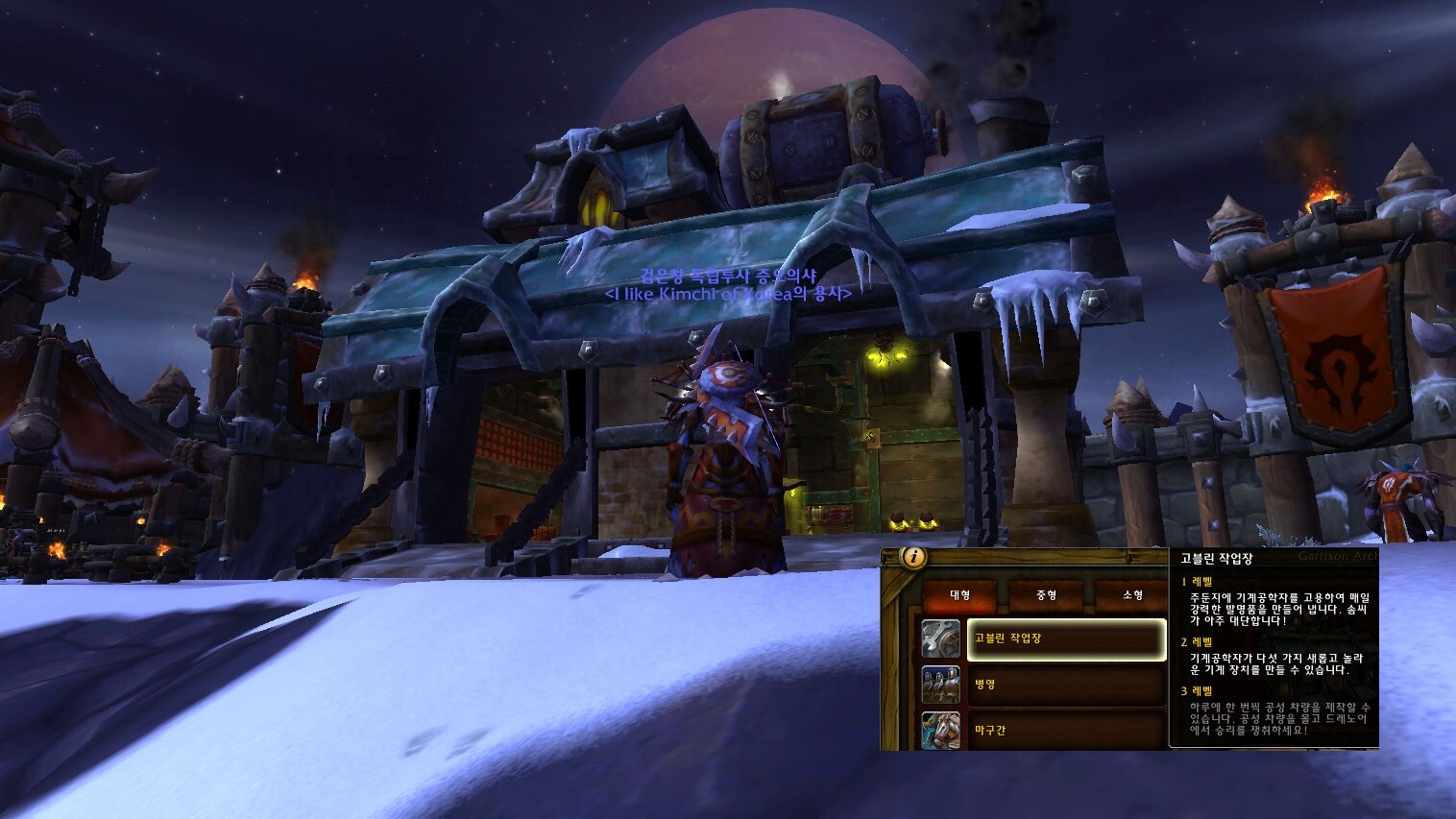The width and height of the screenshot is (1456, 819).
Task: Click the gold info button
Action: click(x=913, y=556)
